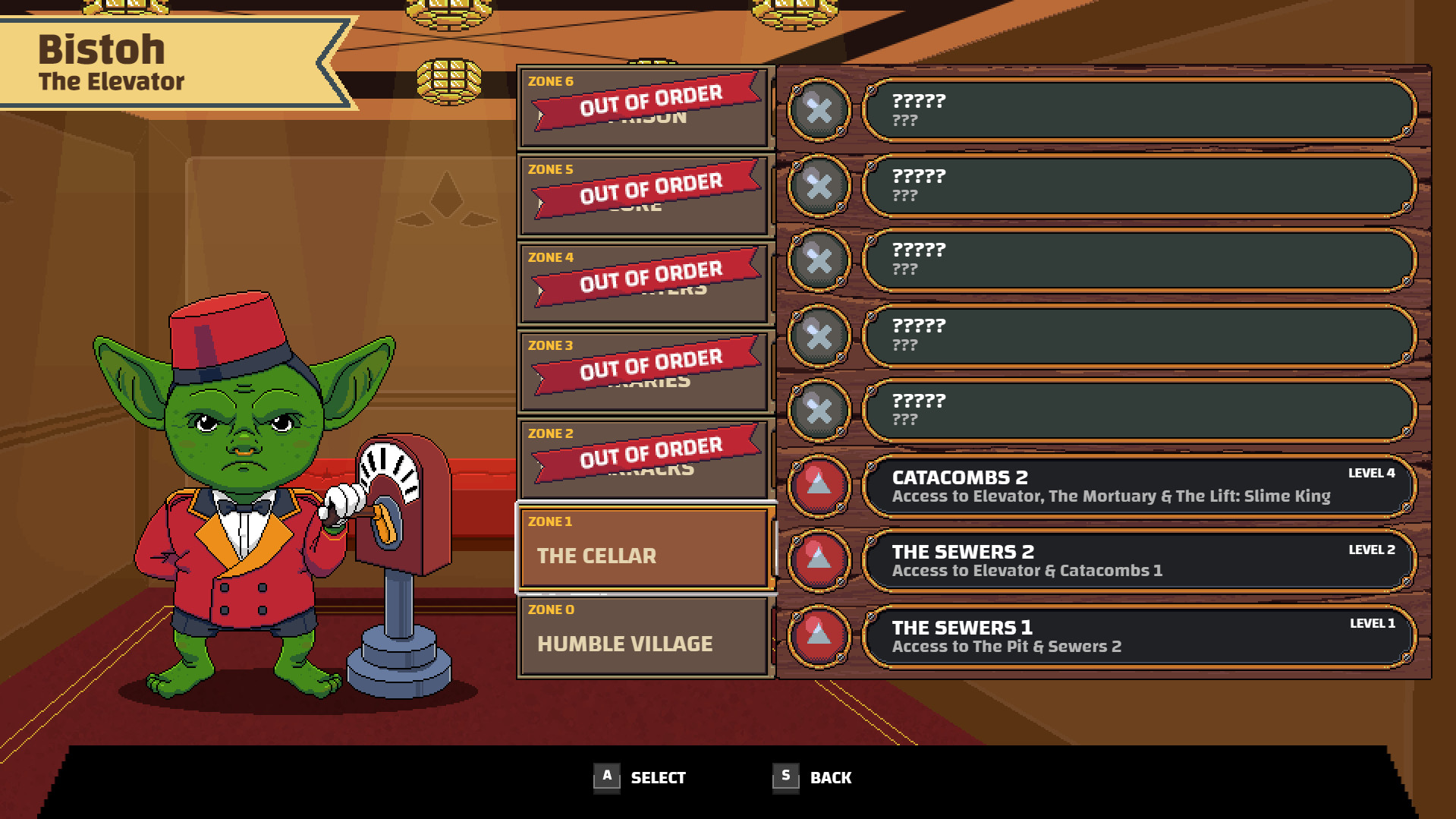Click the Zone 4 Out of Order entry

pos(645,282)
